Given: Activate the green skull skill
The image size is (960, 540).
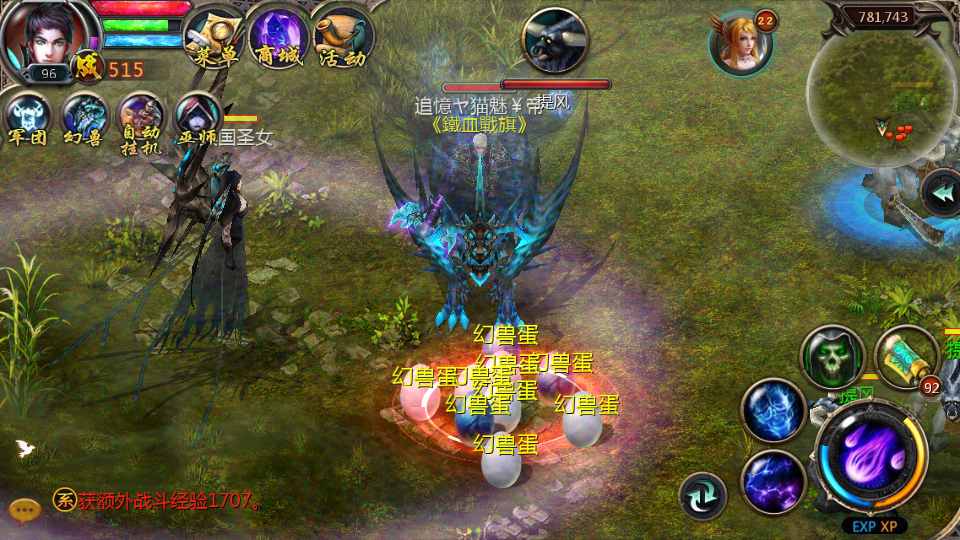Looking at the screenshot, I should 832,357.
